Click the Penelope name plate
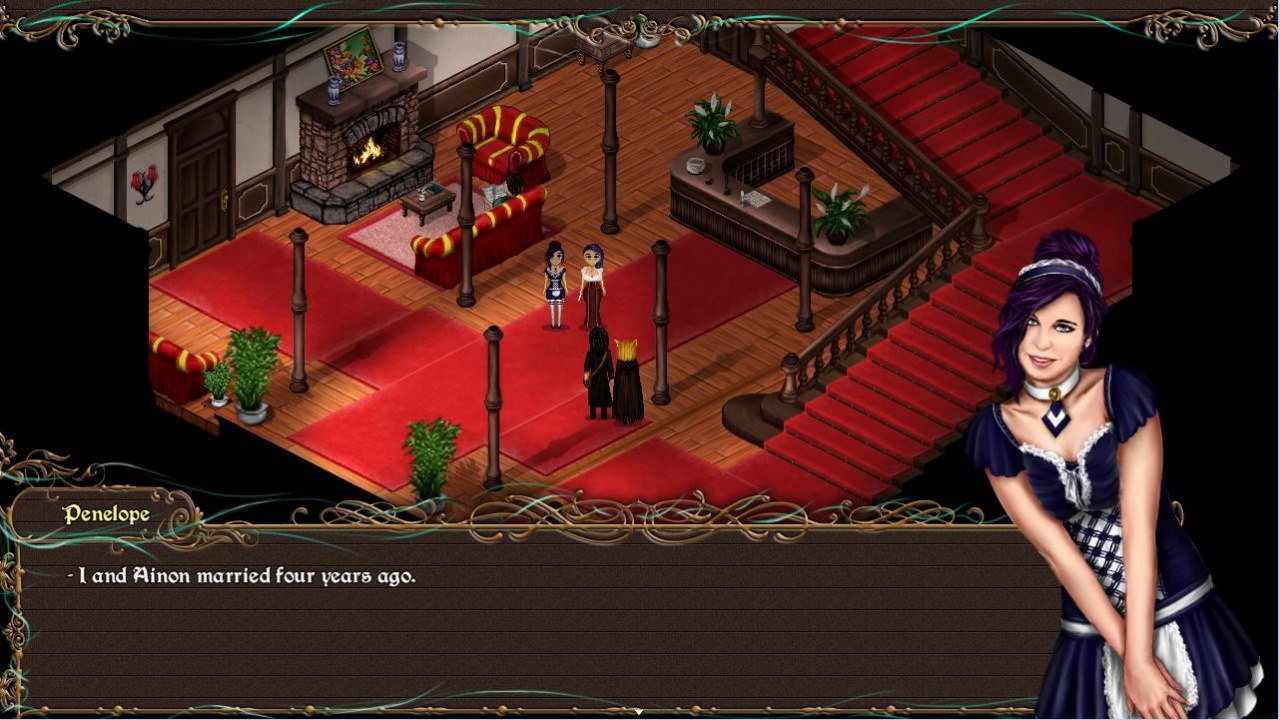This screenshot has height=720, width=1280. click(x=104, y=512)
